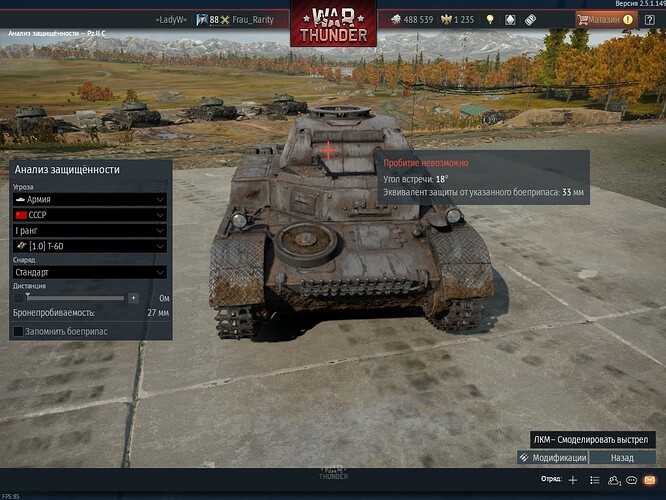
Task: Open the contacts friends icon
Action: pos(613,480)
